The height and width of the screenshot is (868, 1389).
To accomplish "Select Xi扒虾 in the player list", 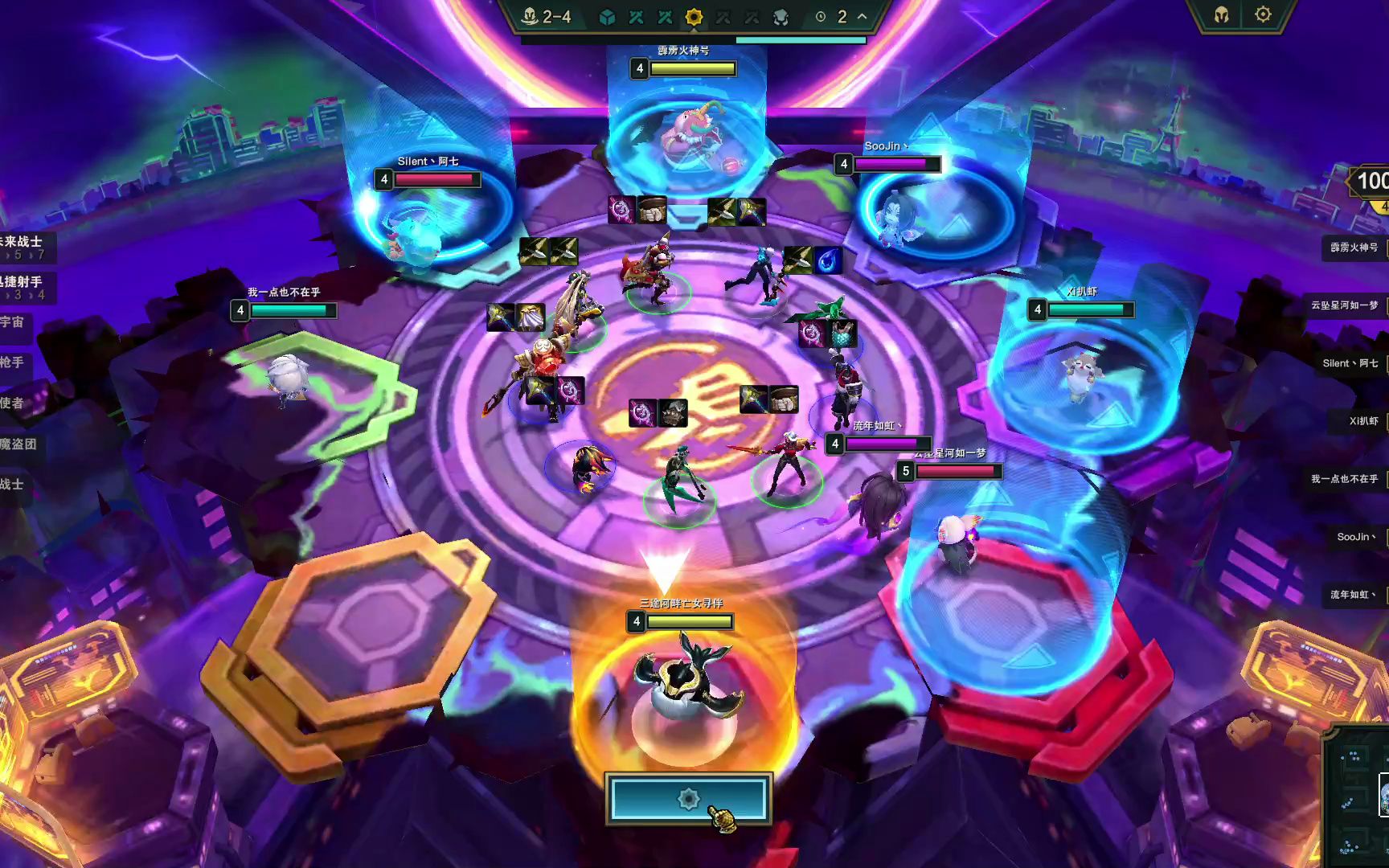I will (x=1362, y=421).
